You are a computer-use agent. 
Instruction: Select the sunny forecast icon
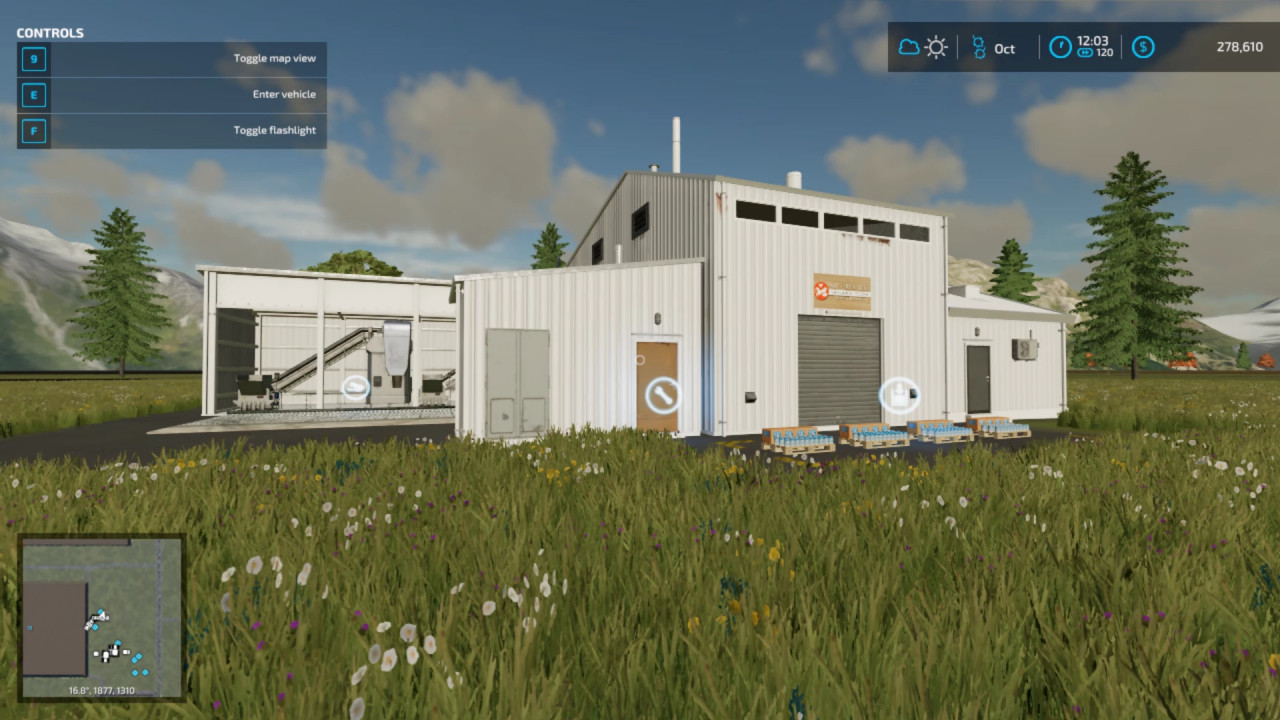936,46
